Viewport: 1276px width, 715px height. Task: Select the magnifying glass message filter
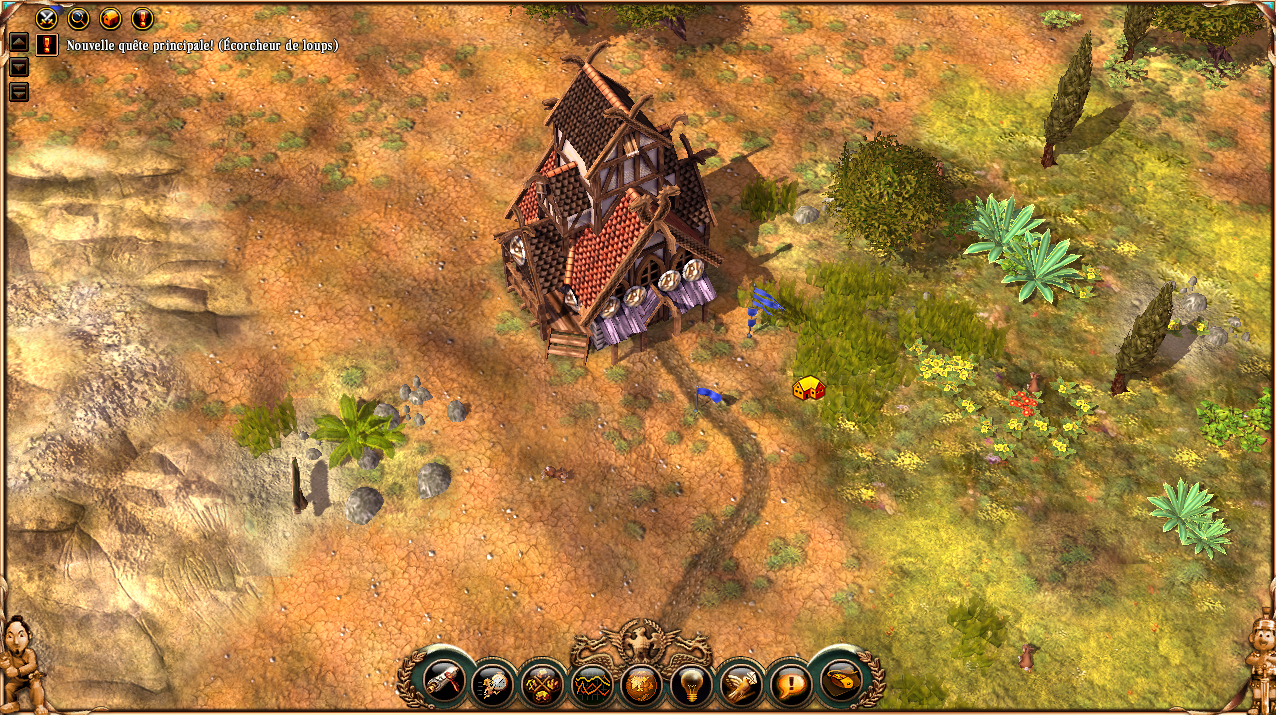(x=79, y=18)
